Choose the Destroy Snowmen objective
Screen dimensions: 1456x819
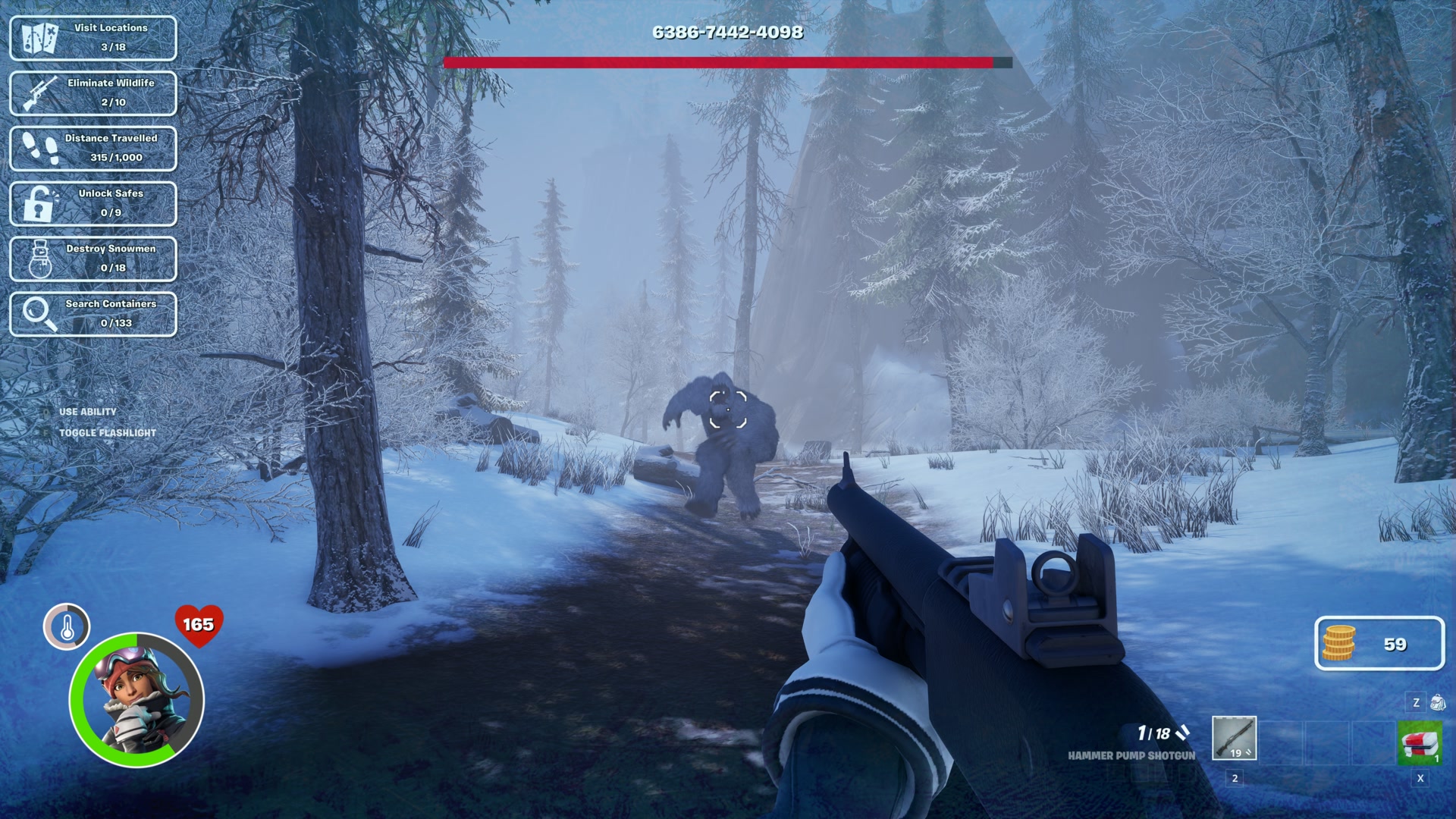(x=93, y=259)
